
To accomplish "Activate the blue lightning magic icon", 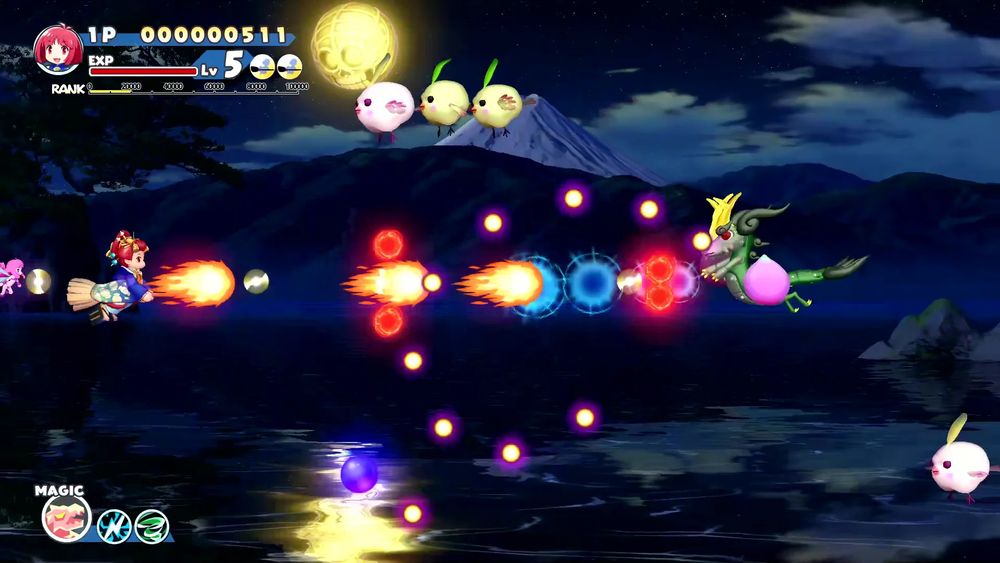I will pyautogui.click(x=114, y=525).
